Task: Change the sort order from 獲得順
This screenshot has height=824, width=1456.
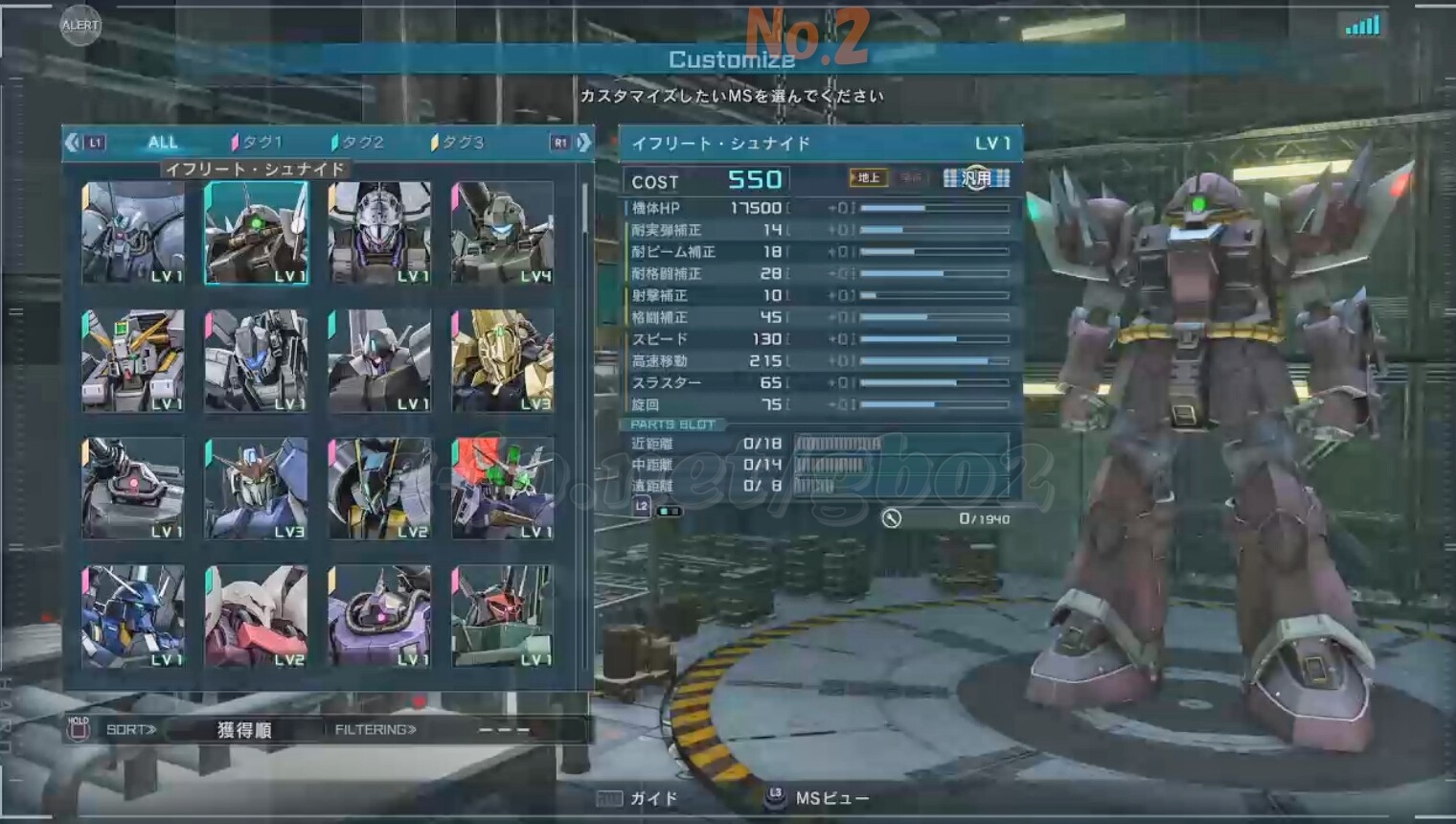Action: point(243,730)
